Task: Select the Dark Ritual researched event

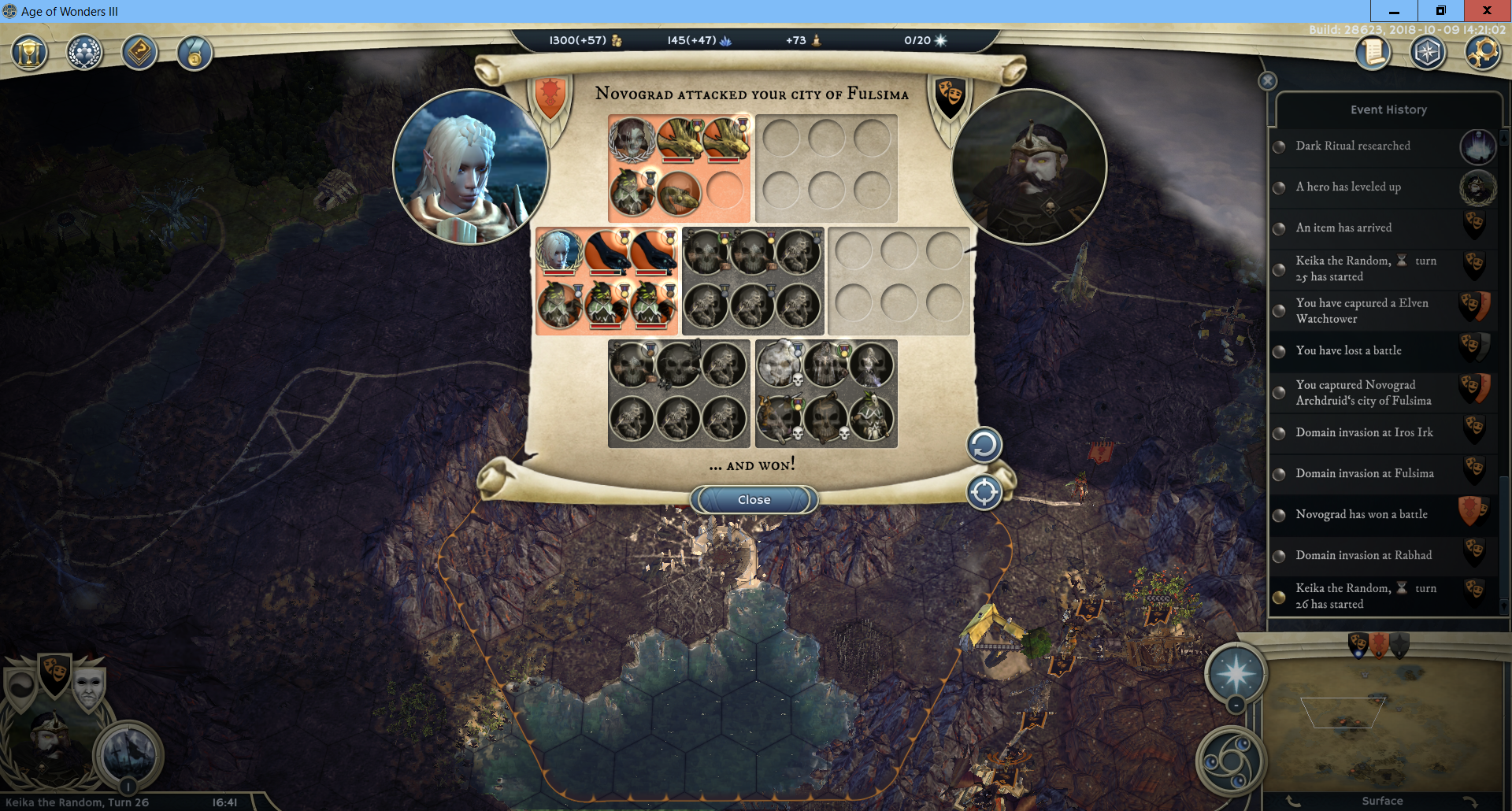Action: pos(1353,146)
